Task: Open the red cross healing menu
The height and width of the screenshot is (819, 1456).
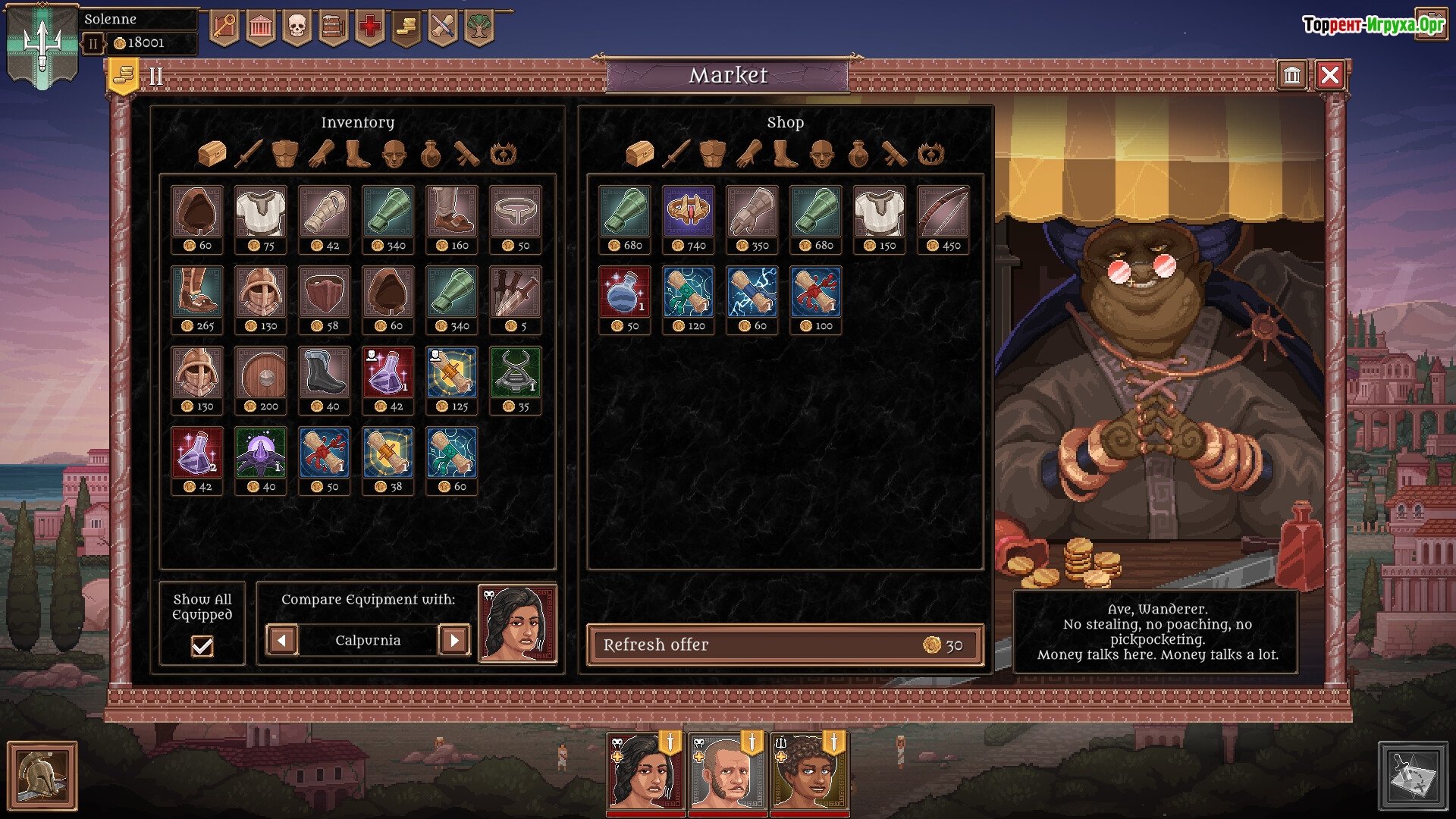Action: [x=369, y=28]
